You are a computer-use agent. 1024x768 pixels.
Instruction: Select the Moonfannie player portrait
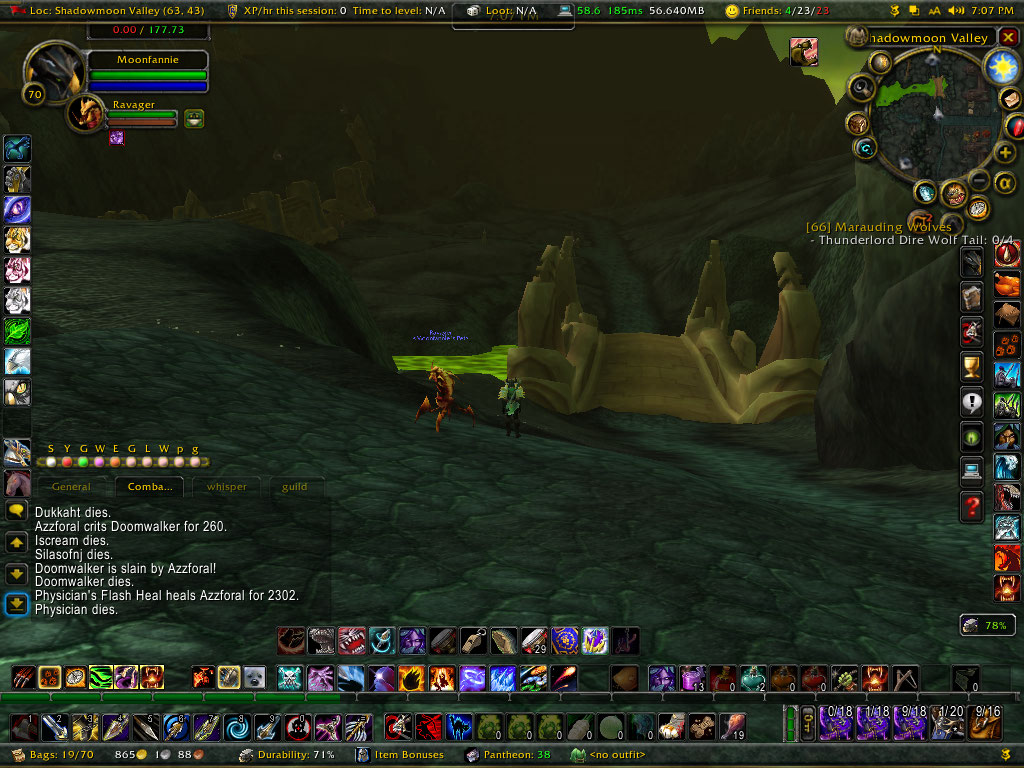tap(53, 75)
